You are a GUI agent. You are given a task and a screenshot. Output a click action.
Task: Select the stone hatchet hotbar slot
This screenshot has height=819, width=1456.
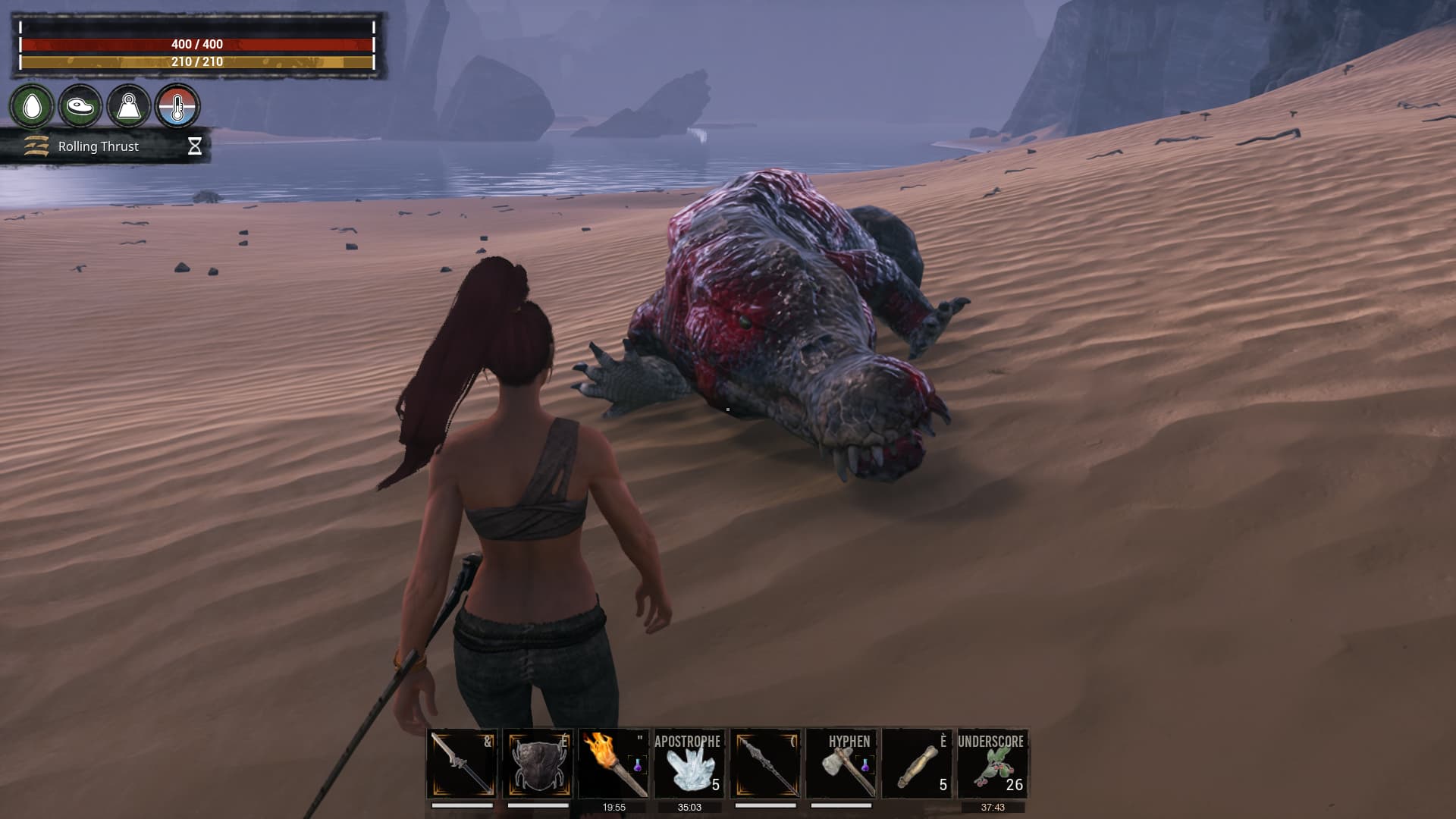pos(841,764)
